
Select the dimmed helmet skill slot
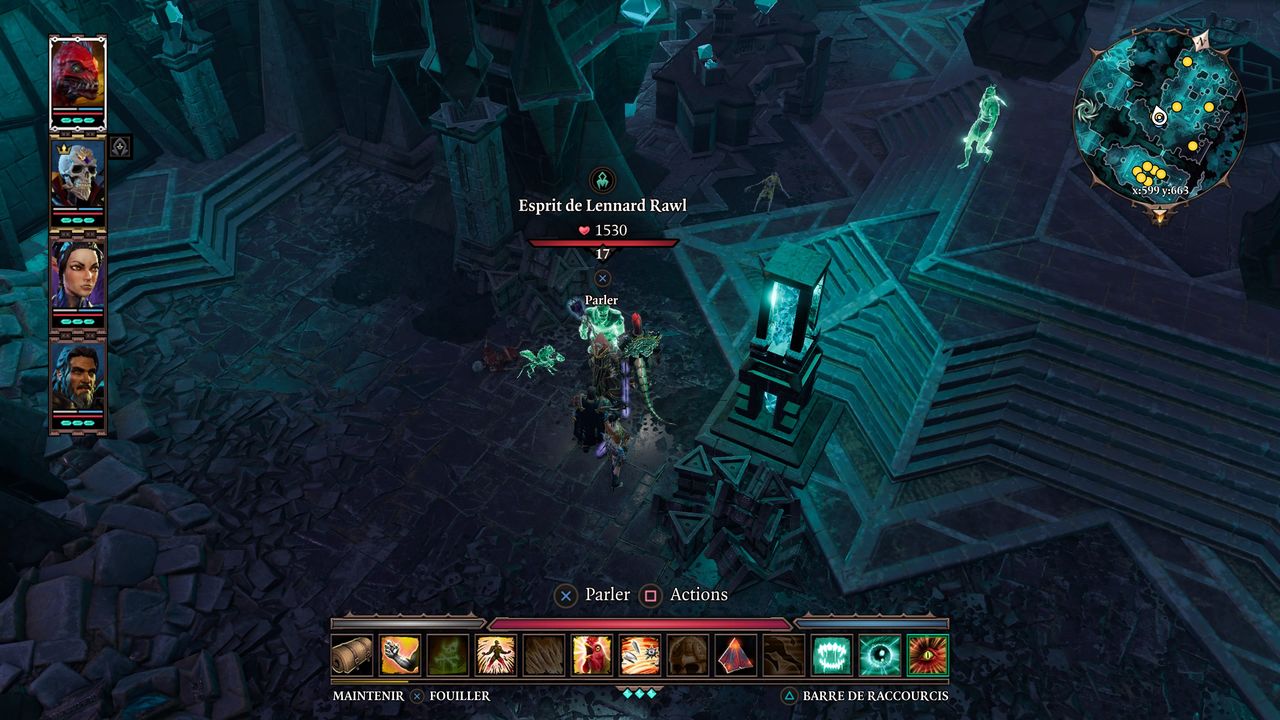coord(688,655)
